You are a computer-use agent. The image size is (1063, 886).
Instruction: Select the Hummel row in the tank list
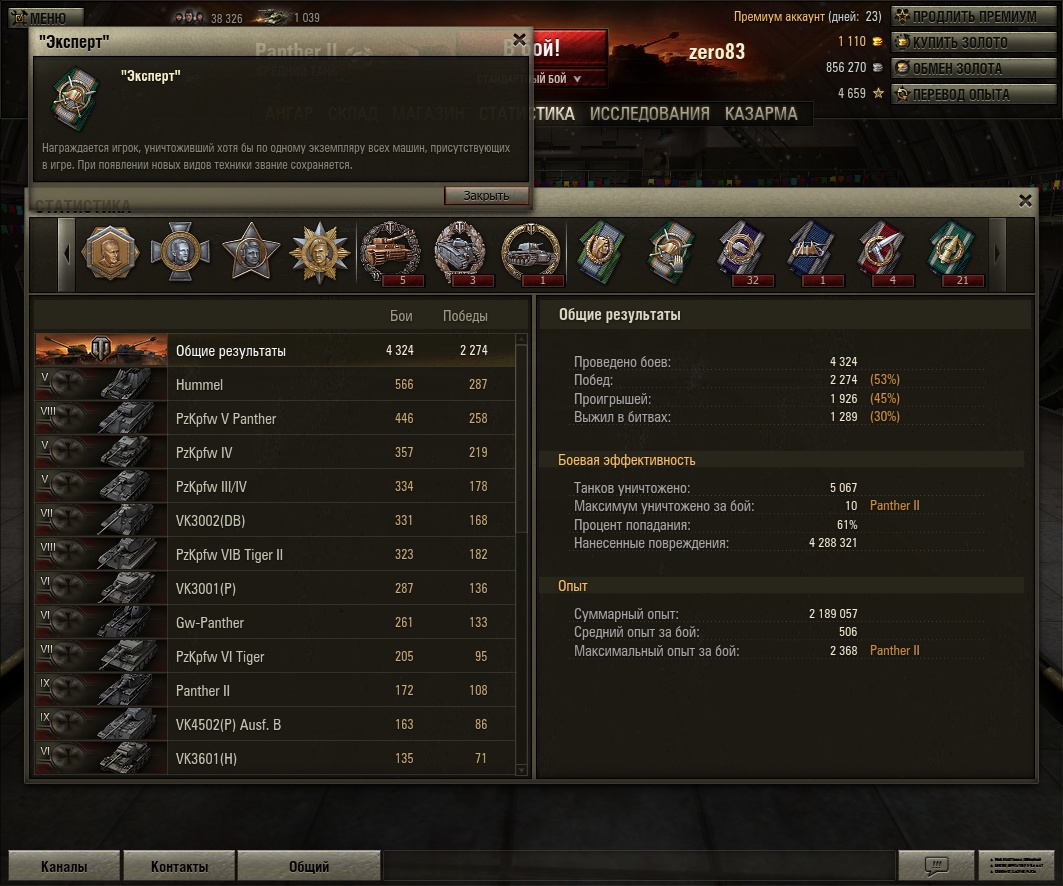(275, 385)
